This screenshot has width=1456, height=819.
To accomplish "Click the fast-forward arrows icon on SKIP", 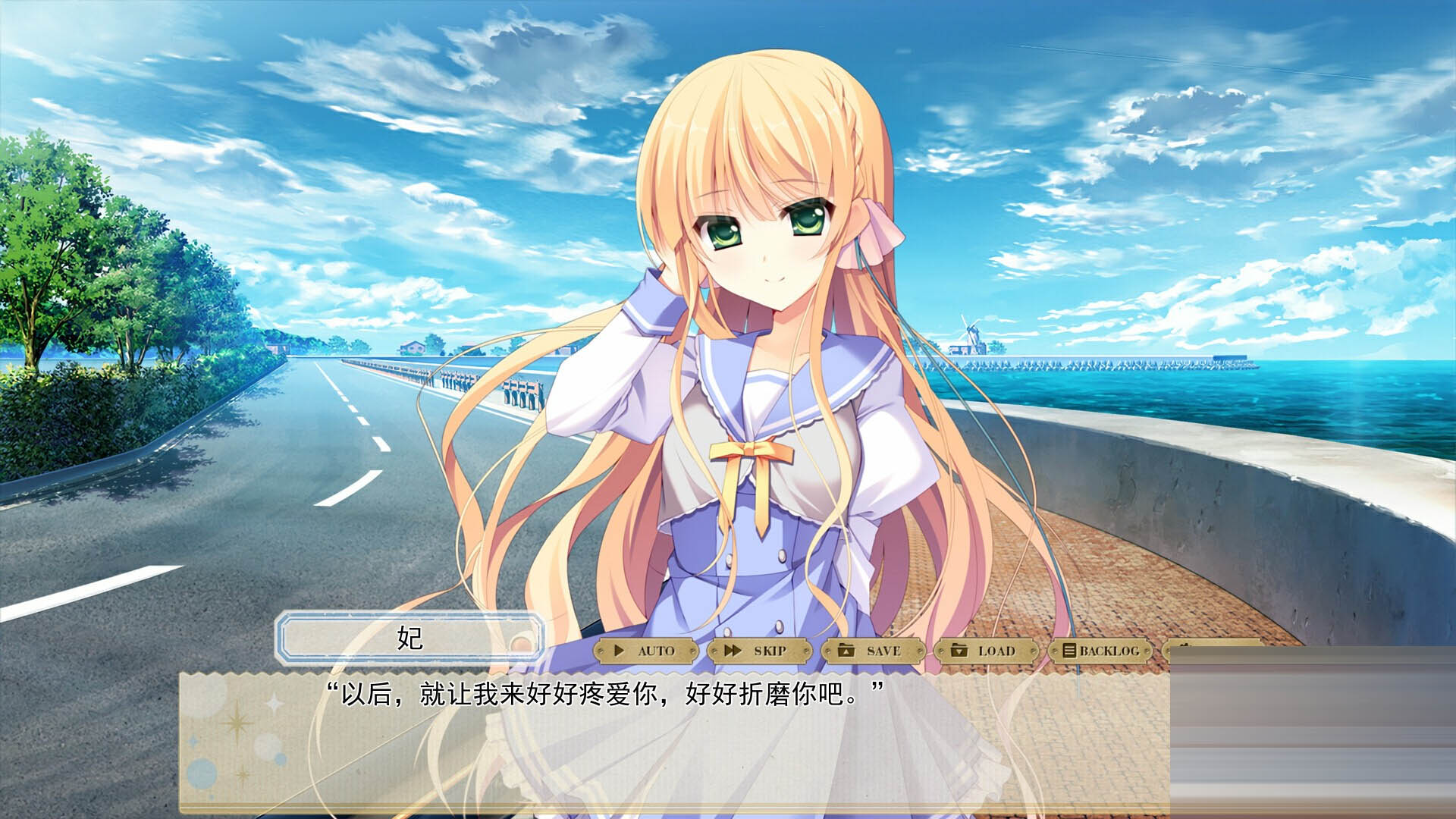I will tap(733, 651).
